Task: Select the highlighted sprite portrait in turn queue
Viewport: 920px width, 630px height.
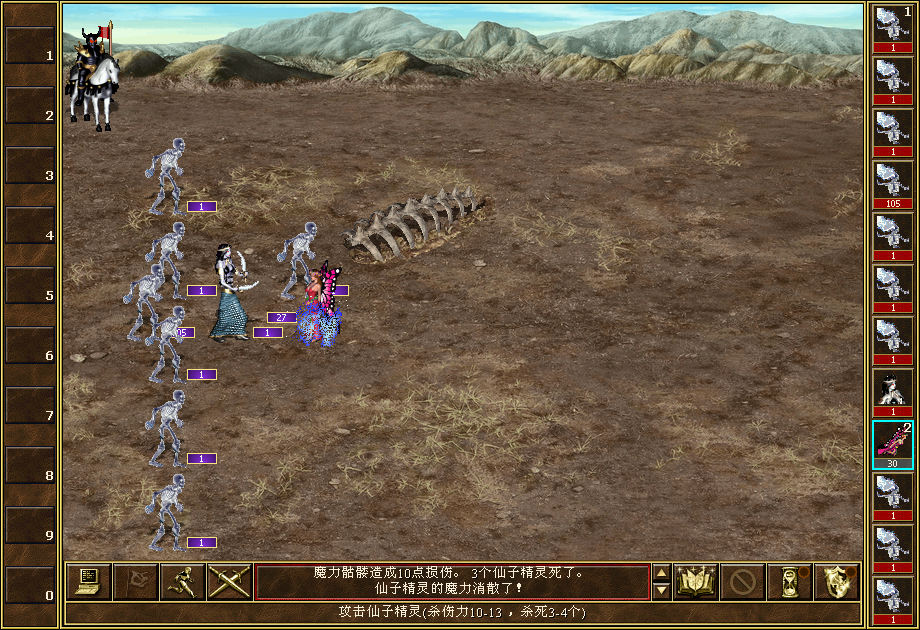Action: (892, 444)
